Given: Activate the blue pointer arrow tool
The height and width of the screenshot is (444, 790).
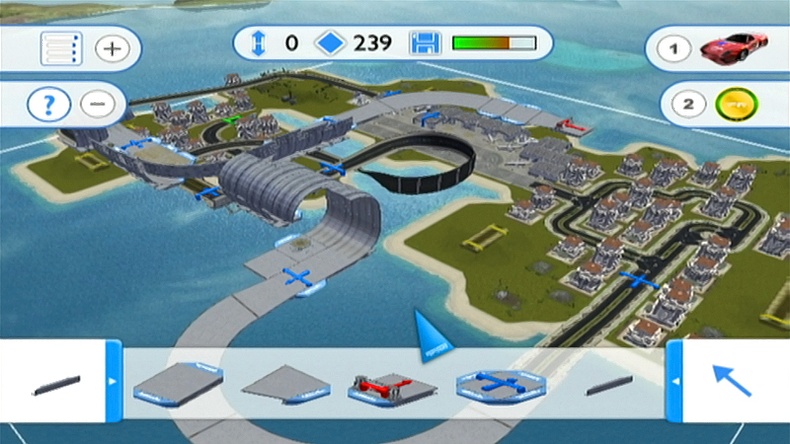Looking at the screenshot, I should click(731, 380).
